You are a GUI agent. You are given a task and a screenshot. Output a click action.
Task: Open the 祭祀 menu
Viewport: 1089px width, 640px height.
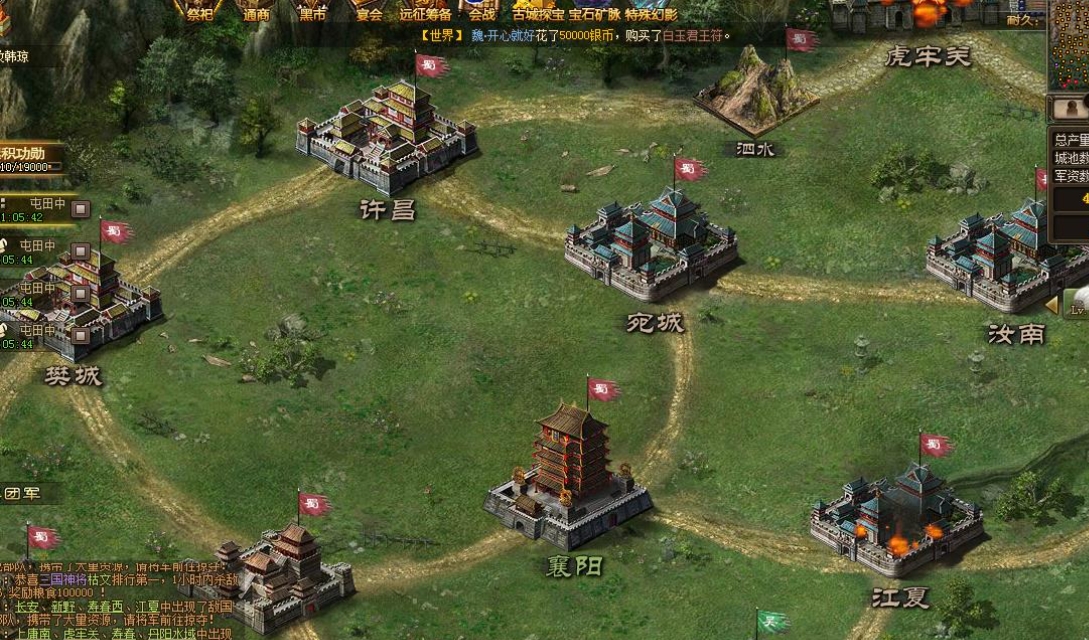[x=200, y=11]
